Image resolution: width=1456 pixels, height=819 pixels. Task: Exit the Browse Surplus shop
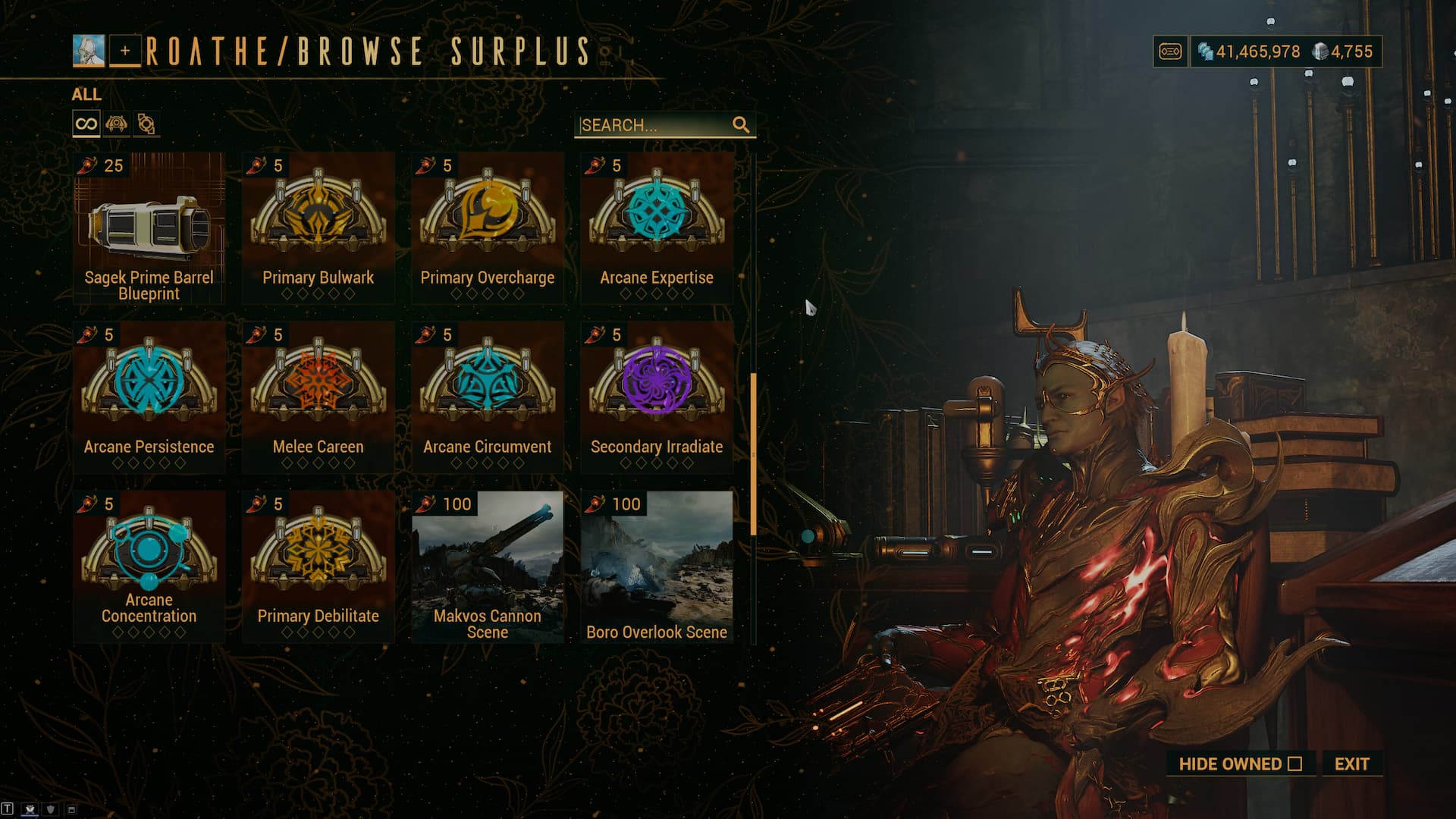point(1351,764)
